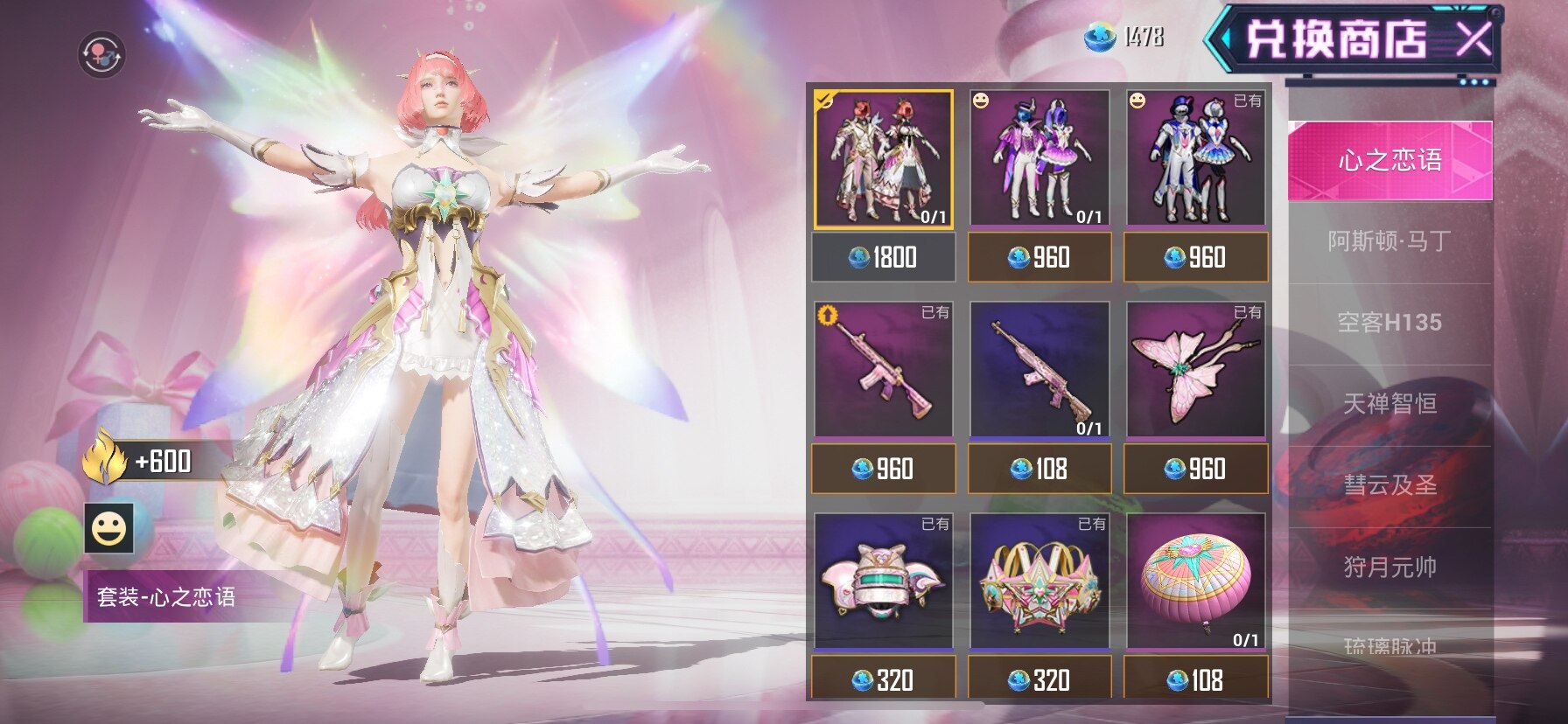
Task: Show the 彗云及圣 category items
Action: coord(1389,485)
